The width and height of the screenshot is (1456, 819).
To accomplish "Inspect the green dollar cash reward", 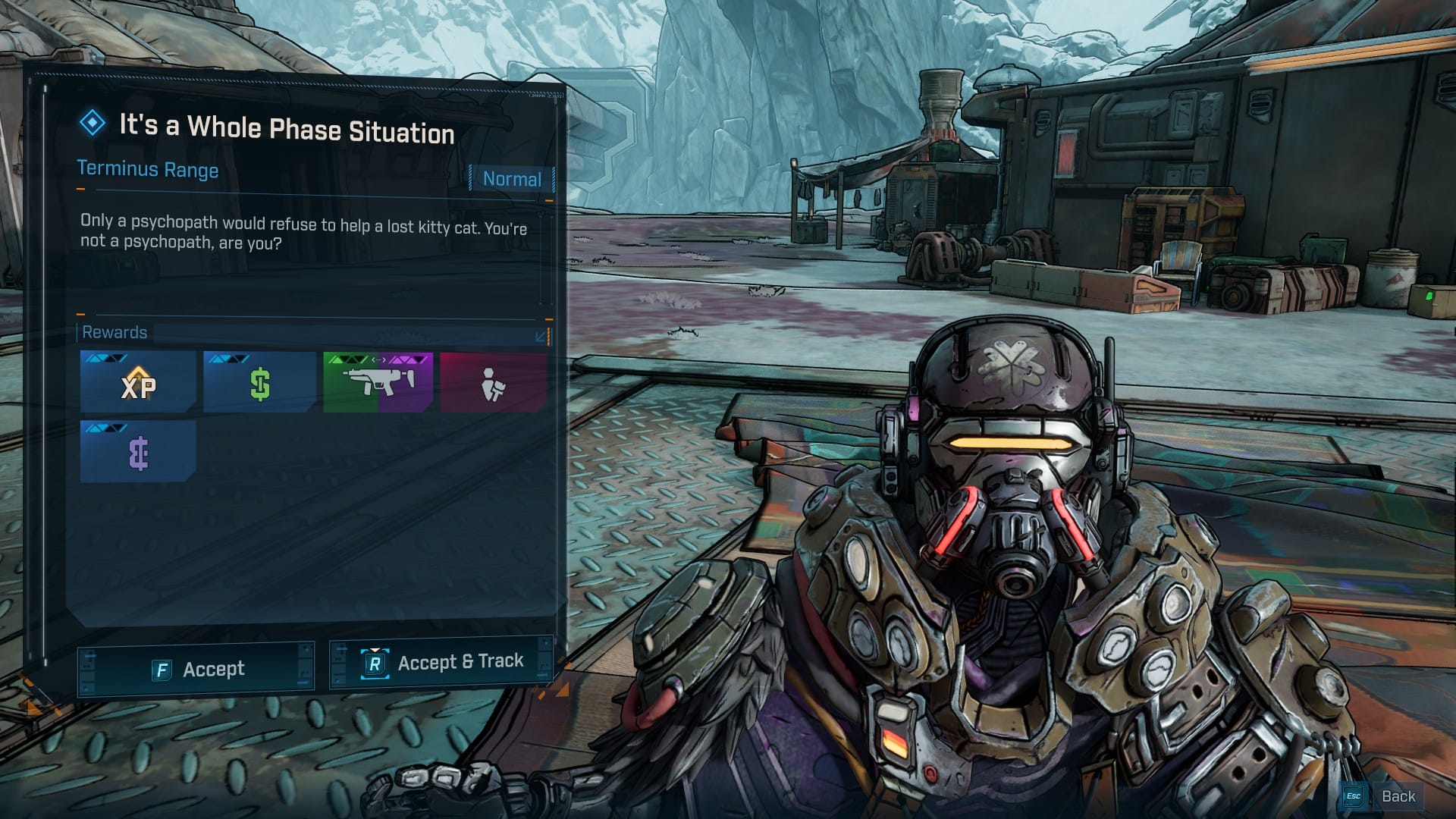I will pyautogui.click(x=260, y=382).
